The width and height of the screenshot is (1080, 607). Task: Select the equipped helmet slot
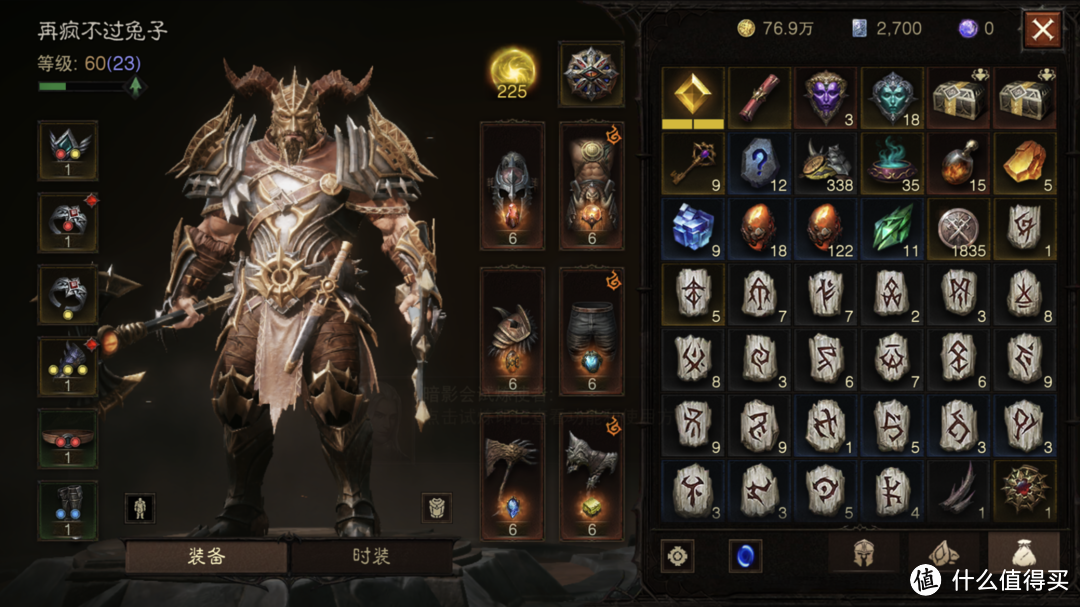coord(512,186)
